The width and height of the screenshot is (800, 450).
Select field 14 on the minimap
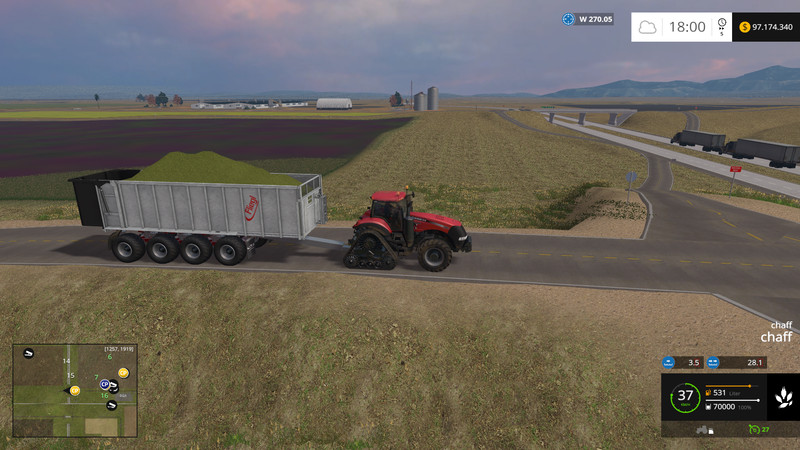point(67,361)
